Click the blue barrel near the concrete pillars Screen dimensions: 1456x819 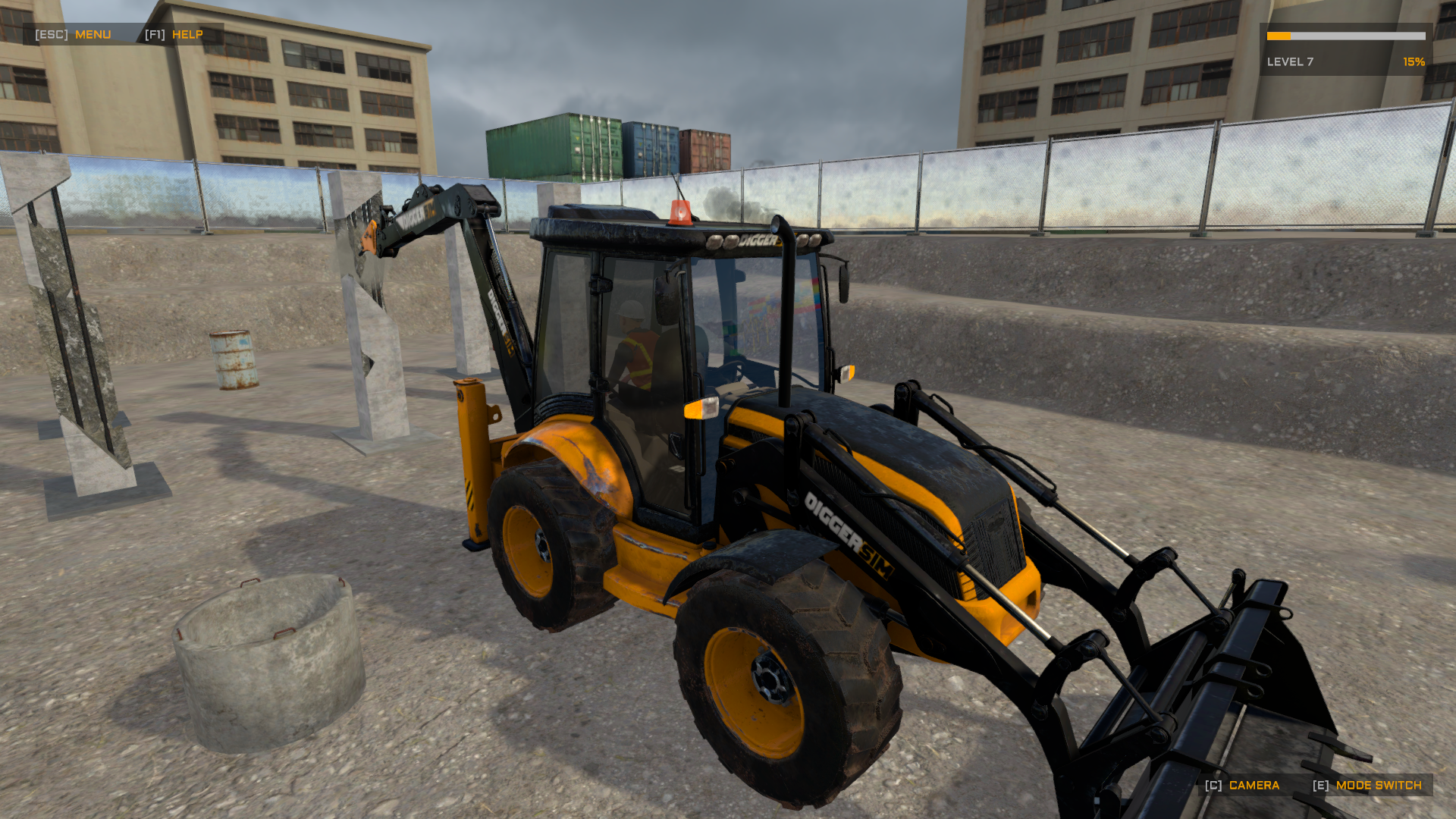tap(234, 362)
